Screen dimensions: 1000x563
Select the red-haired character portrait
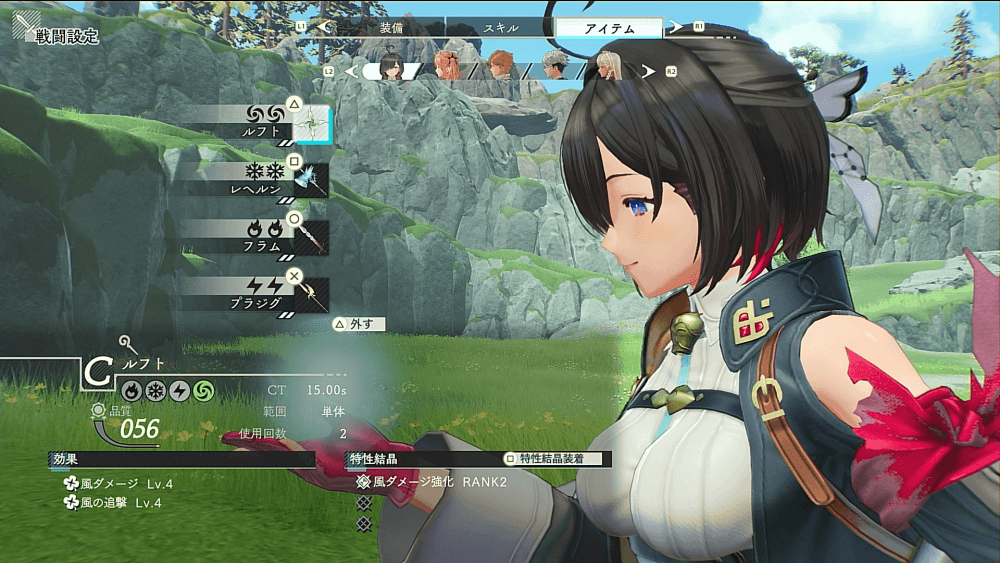446,69
